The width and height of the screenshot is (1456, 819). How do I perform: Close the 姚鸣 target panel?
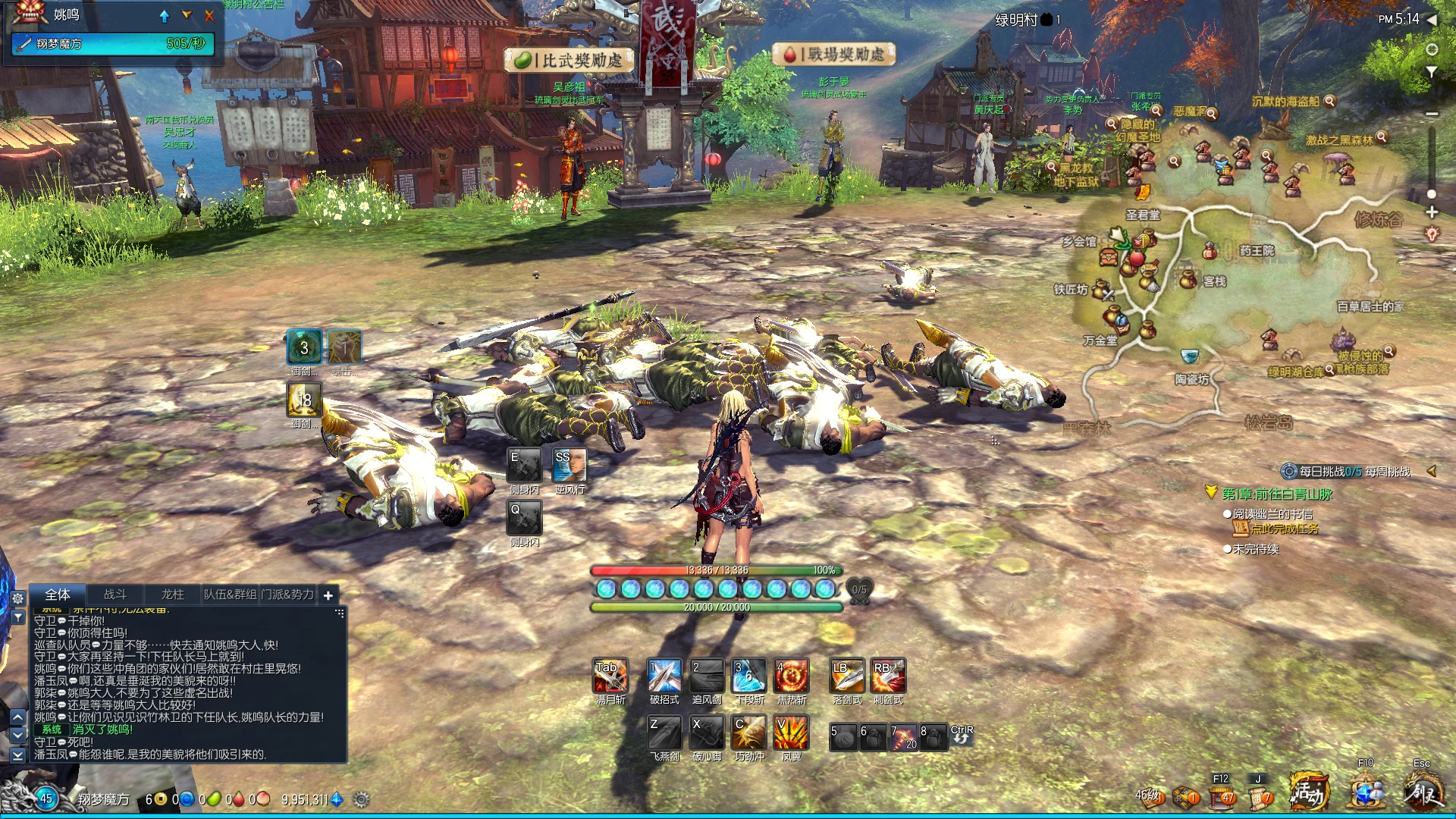click(x=209, y=15)
